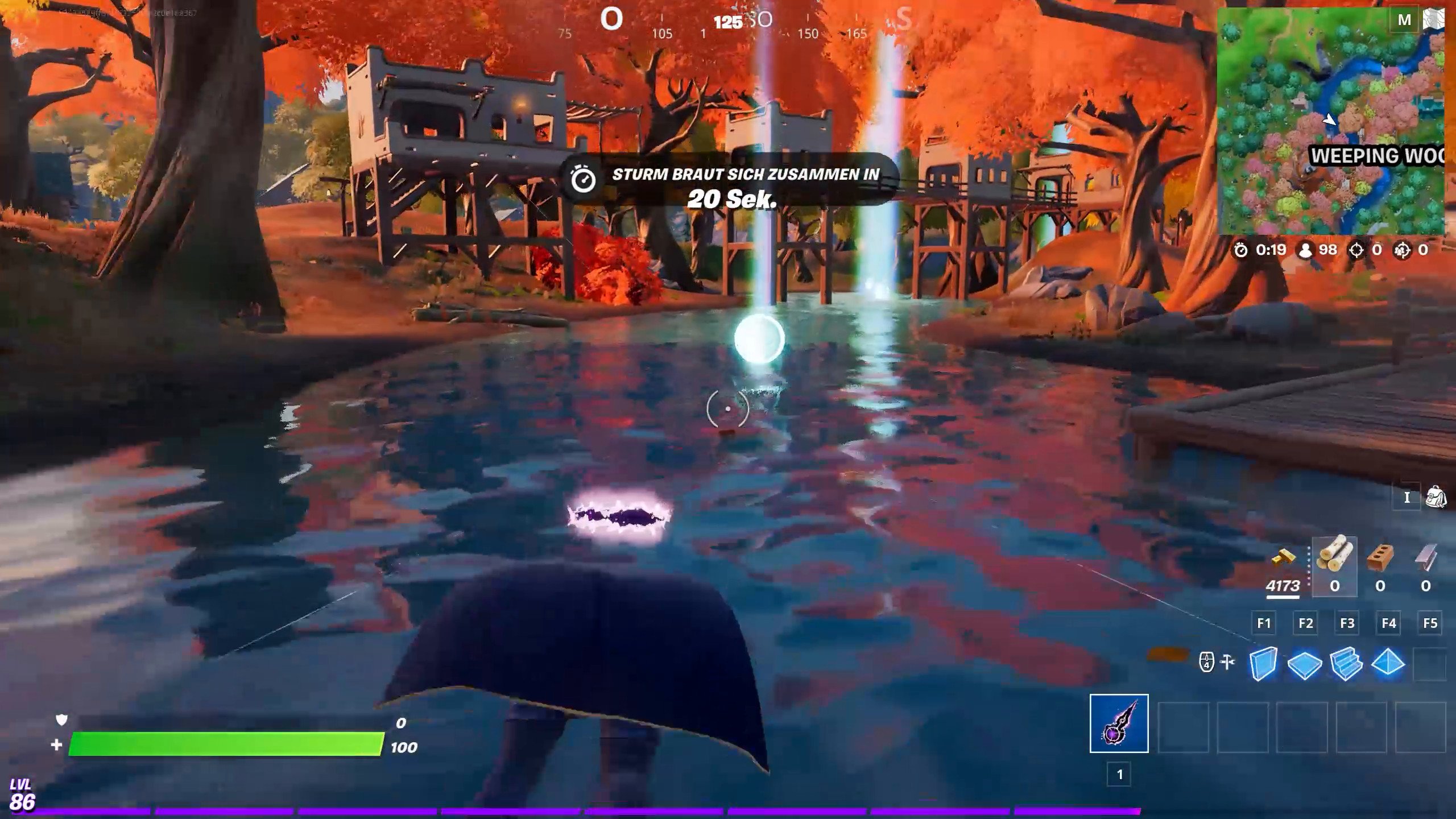Pick the floor building piece
The image size is (1456, 819).
[1305, 664]
